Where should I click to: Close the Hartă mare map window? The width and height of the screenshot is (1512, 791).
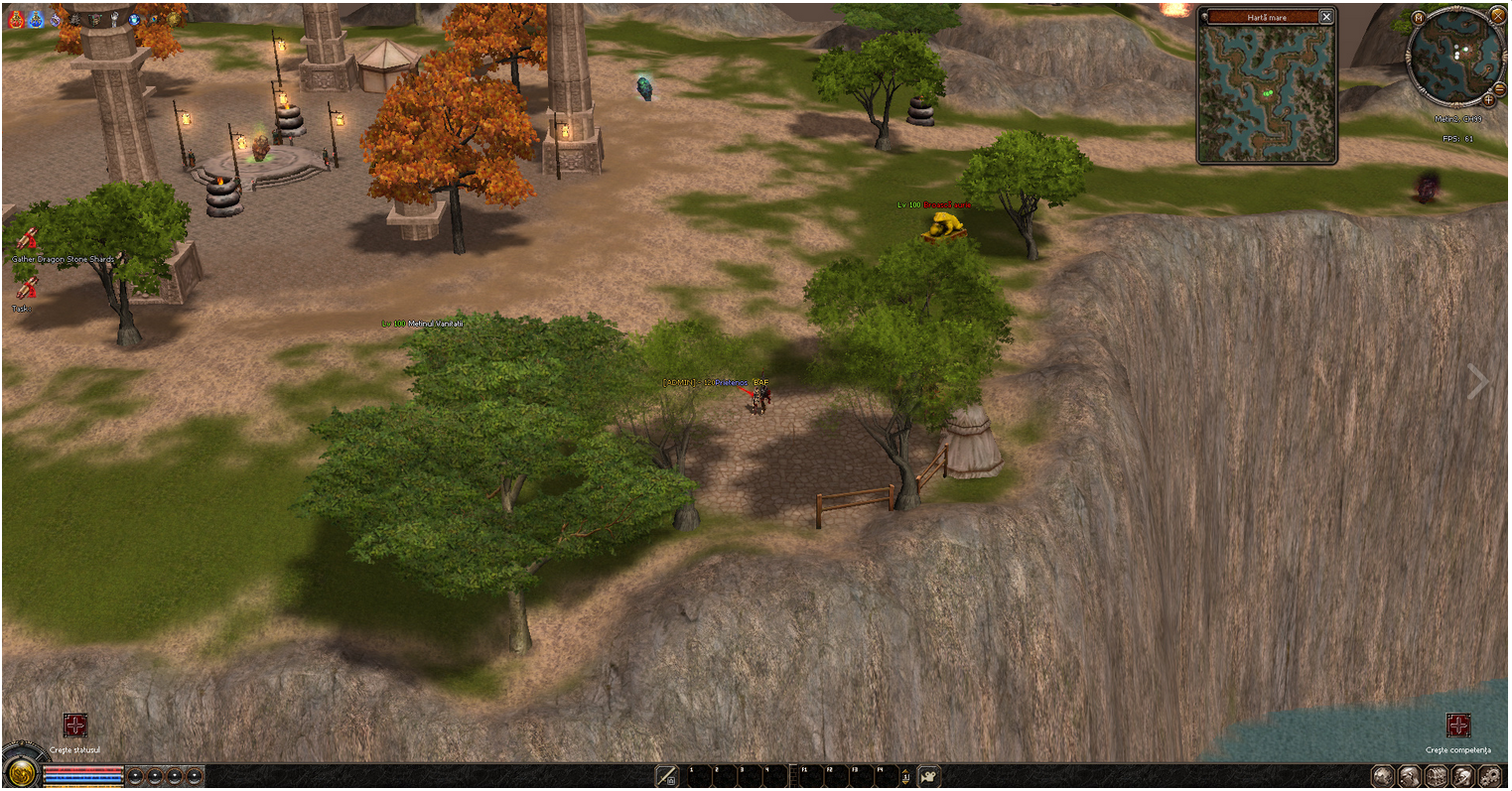(1326, 17)
